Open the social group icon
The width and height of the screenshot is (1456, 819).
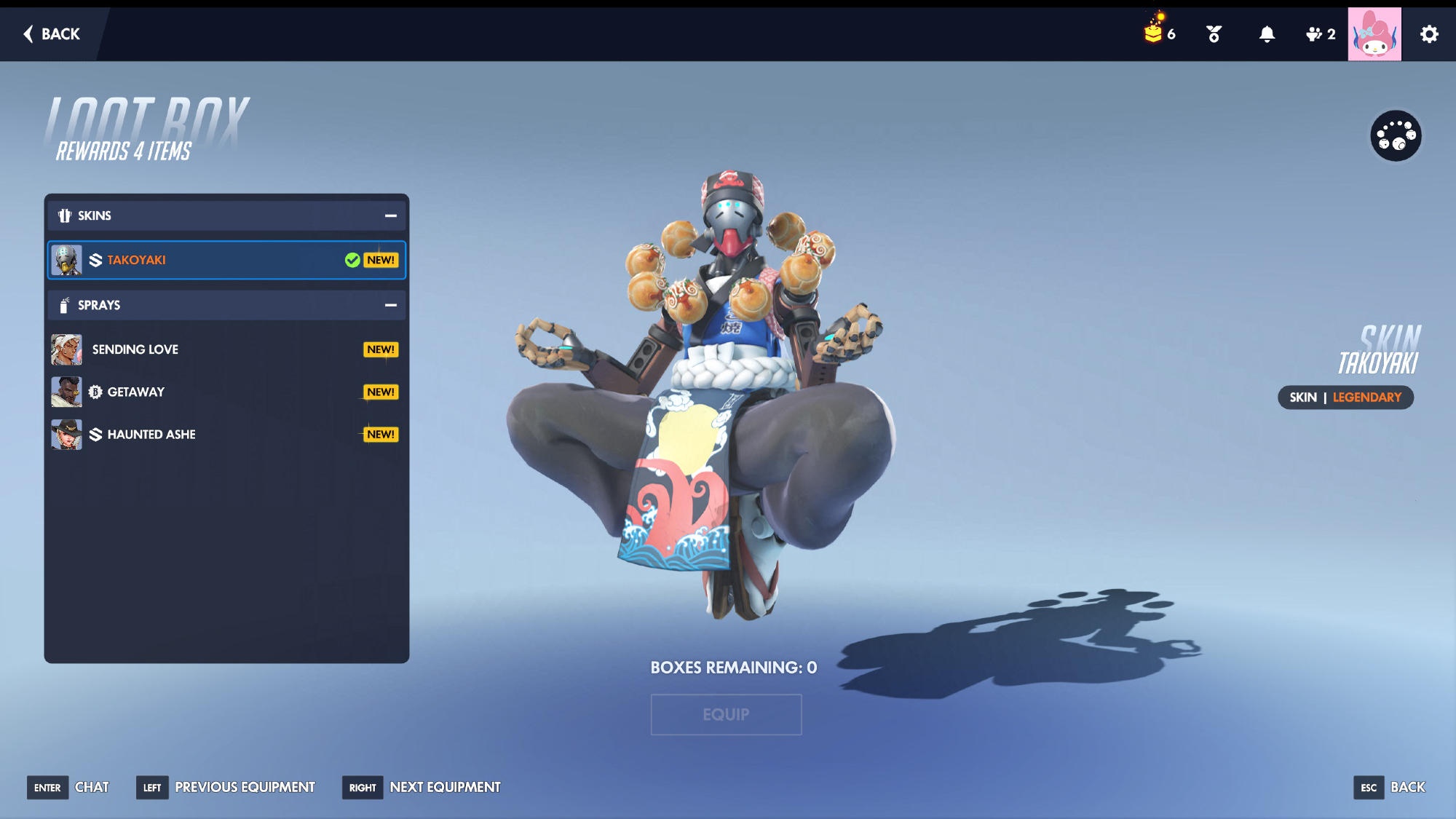click(x=1320, y=34)
